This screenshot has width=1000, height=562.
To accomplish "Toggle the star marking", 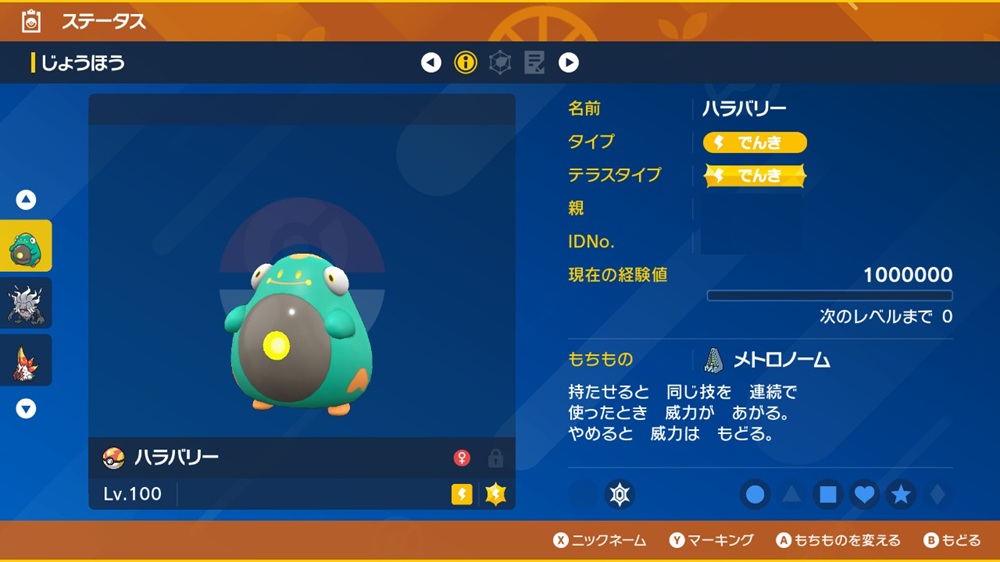I will coord(901,494).
